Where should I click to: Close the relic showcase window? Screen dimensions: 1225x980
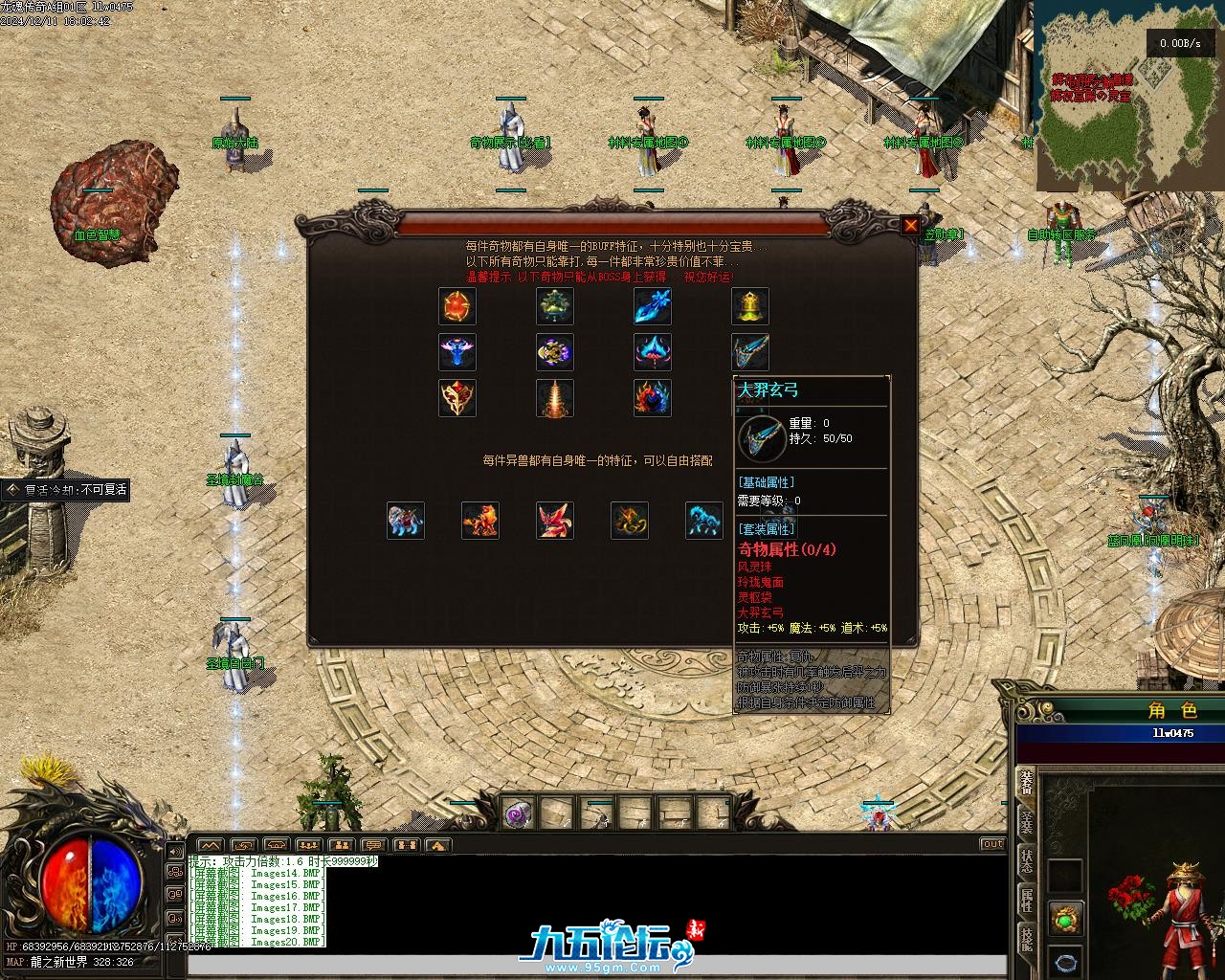click(x=910, y=226)
